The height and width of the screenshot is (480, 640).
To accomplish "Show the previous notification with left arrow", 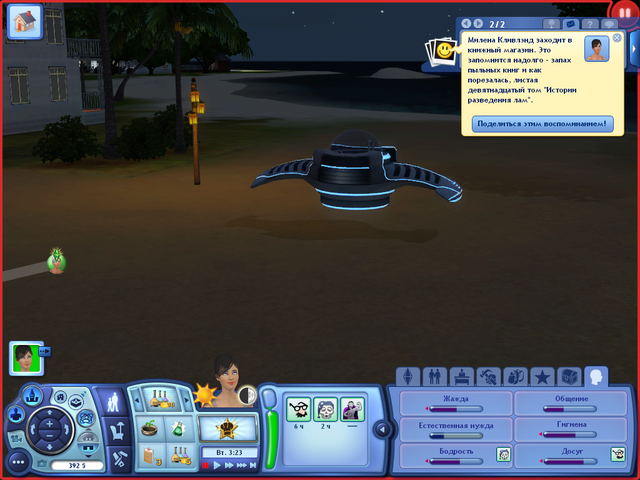I will (x=465, y=22).
